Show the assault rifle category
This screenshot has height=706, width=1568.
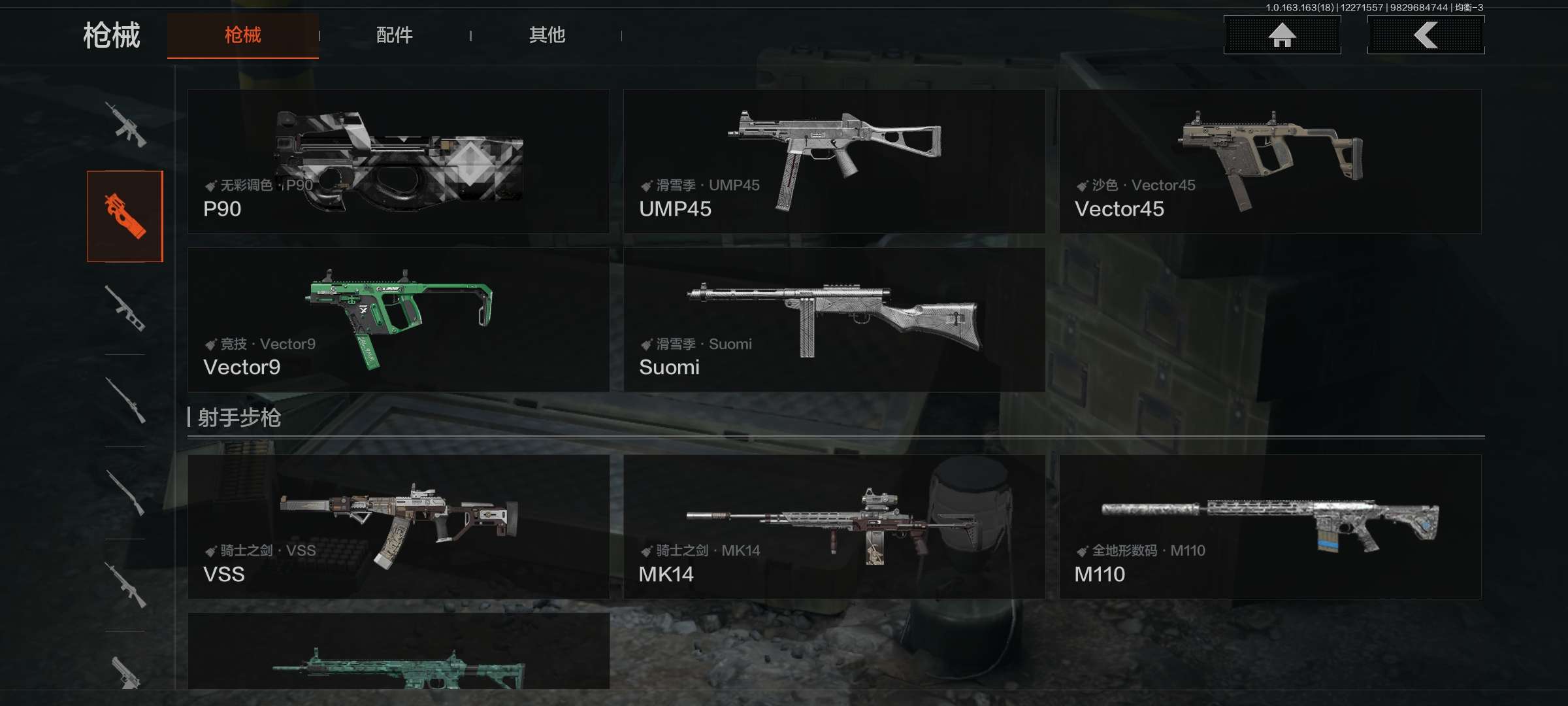click(125, 124)
